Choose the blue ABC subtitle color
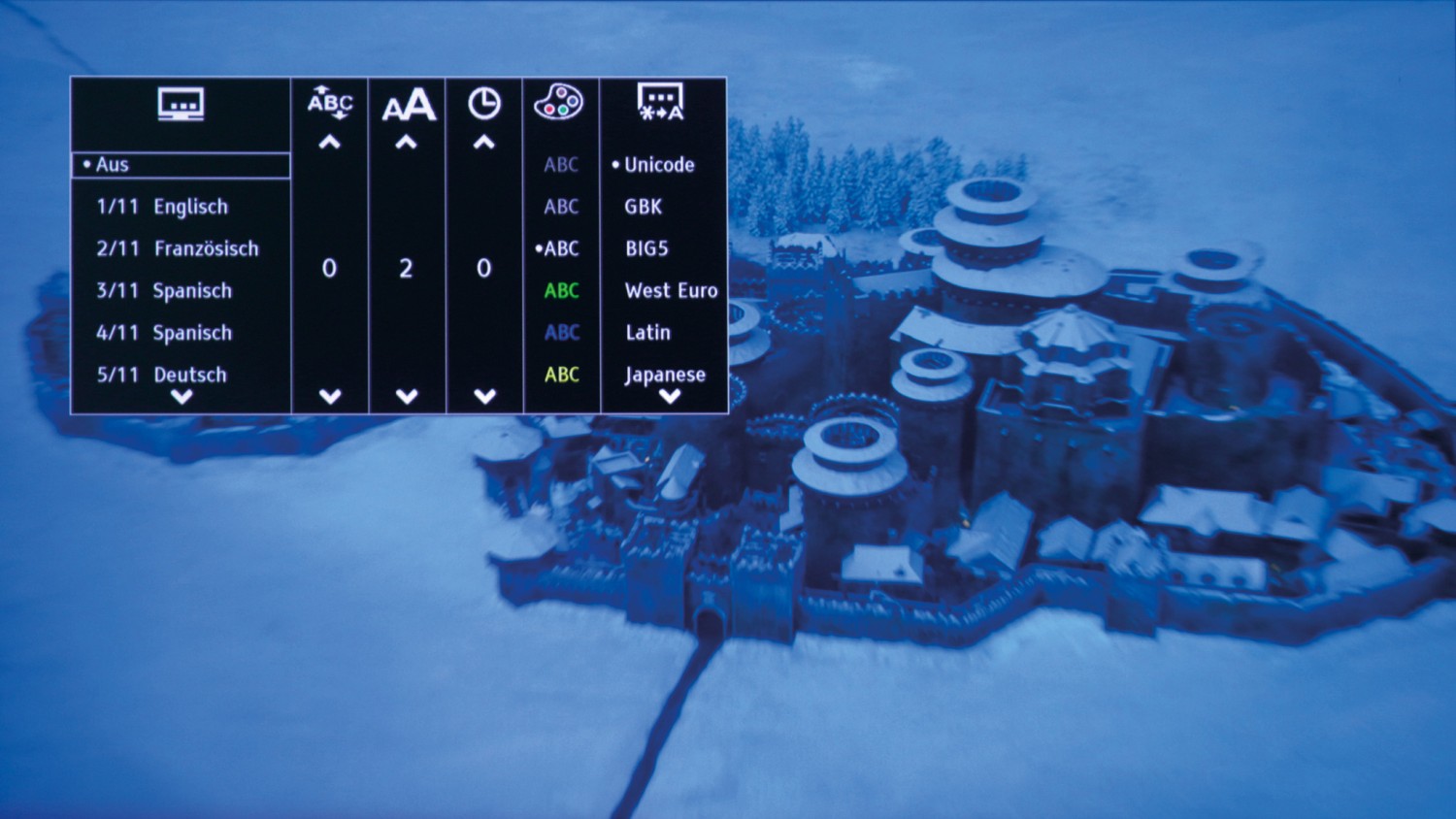Viewport: 1456px width, 819px height. click(562, 333)
